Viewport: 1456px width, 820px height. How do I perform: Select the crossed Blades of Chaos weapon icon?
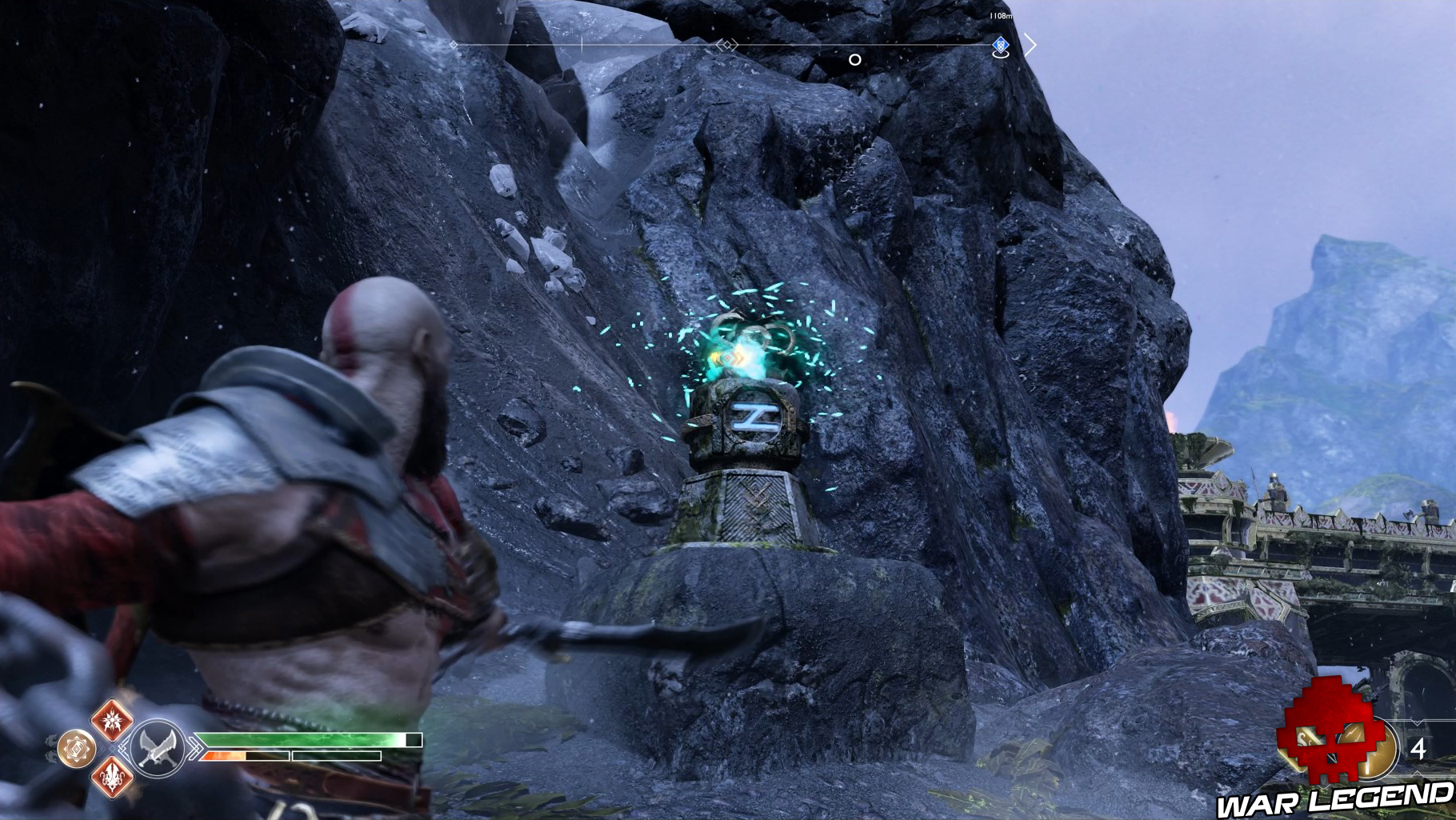[x=155, y=748]
